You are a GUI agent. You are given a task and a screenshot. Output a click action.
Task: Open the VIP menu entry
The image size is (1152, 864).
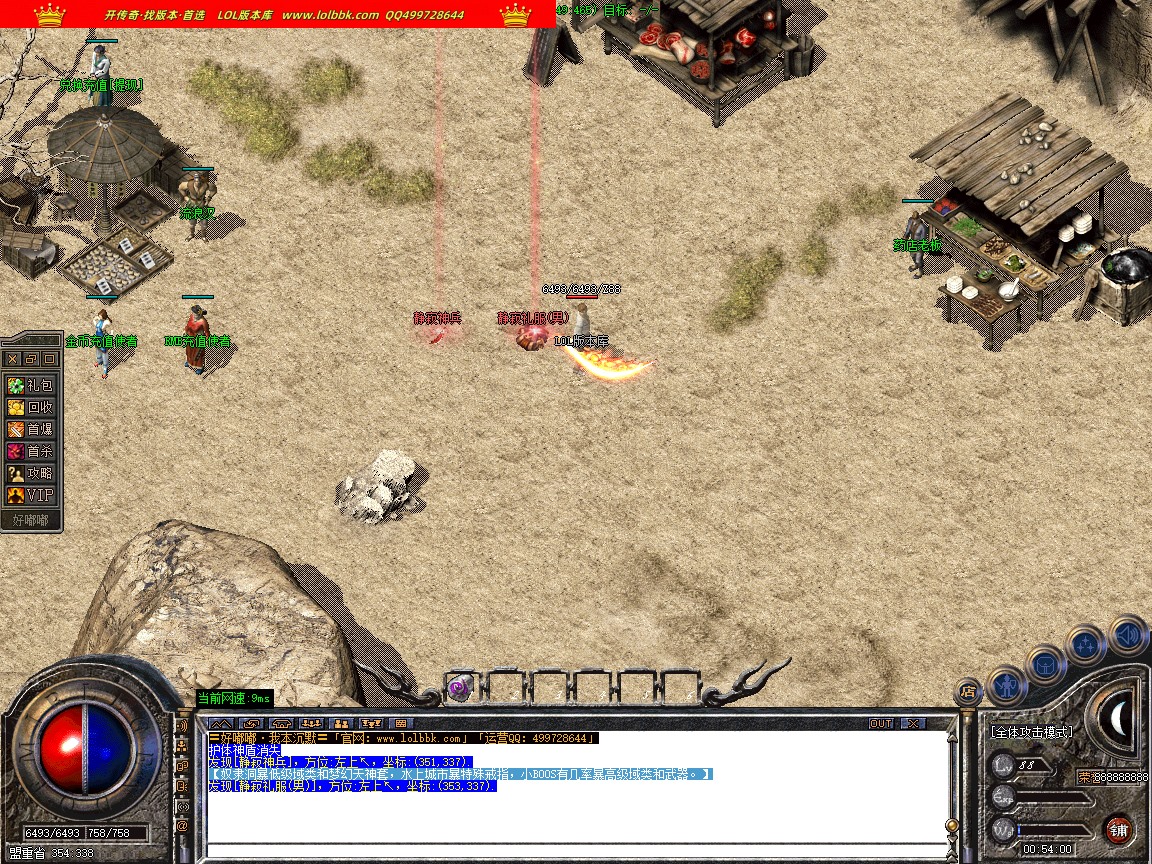[x=31, y=495]
